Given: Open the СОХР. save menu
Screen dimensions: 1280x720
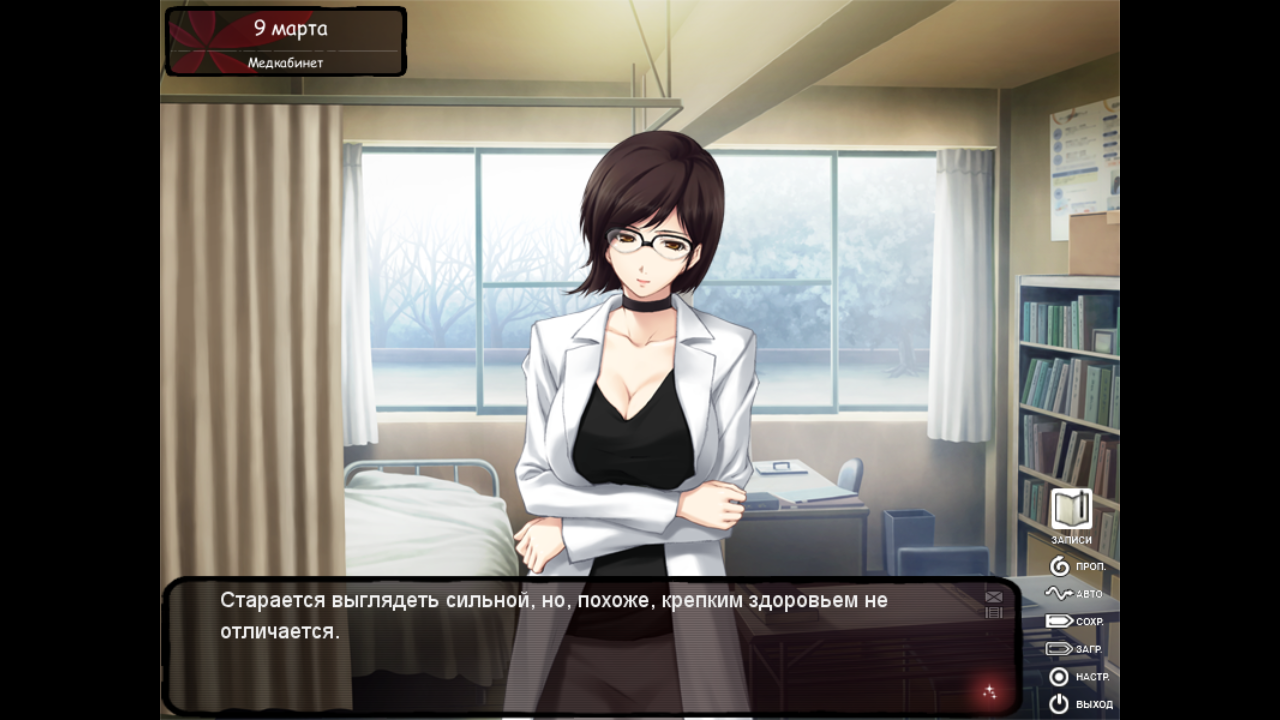Looking at the screenshot, I should 1074,621.
